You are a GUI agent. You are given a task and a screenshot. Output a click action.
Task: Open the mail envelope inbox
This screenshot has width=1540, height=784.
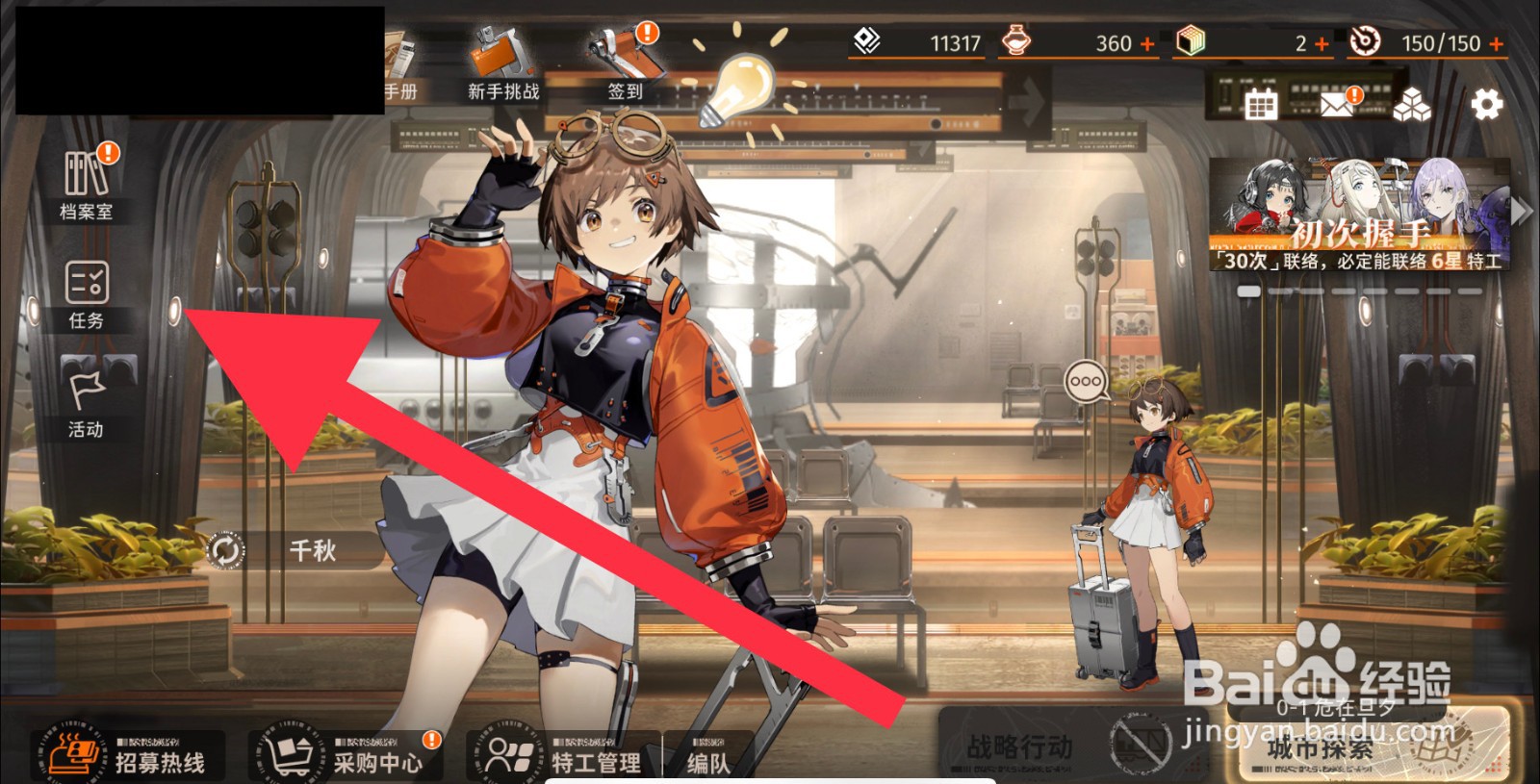click(1338, 103)
